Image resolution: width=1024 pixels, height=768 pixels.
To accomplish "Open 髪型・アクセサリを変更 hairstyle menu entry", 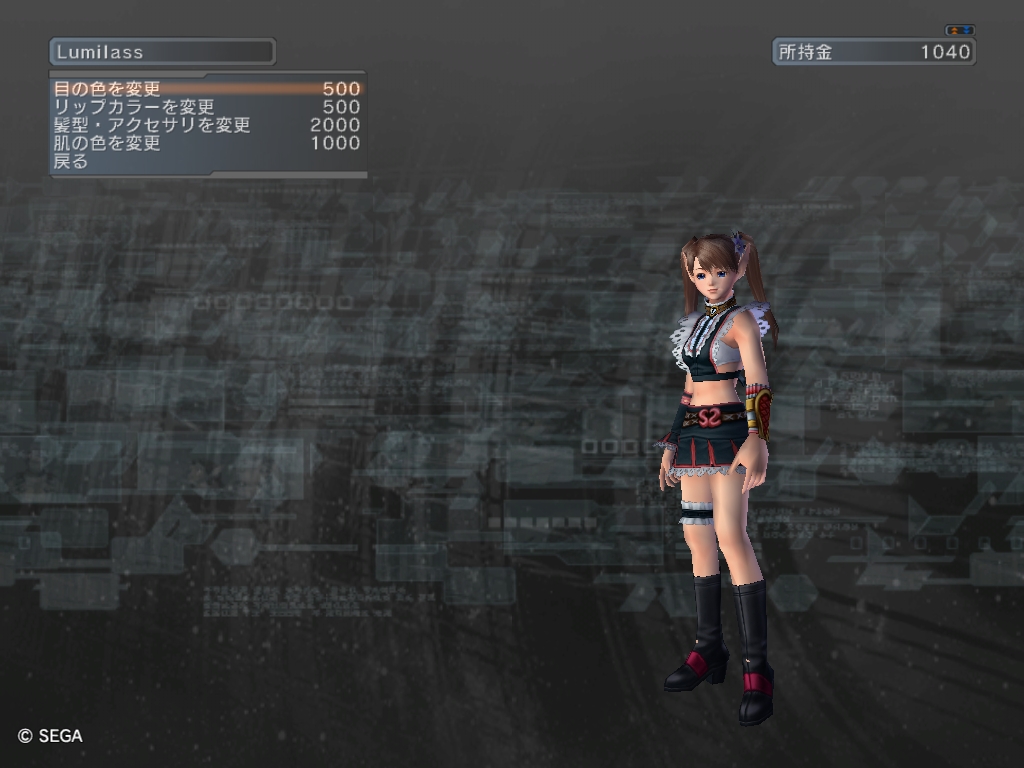I will click(x=152, y=125).
